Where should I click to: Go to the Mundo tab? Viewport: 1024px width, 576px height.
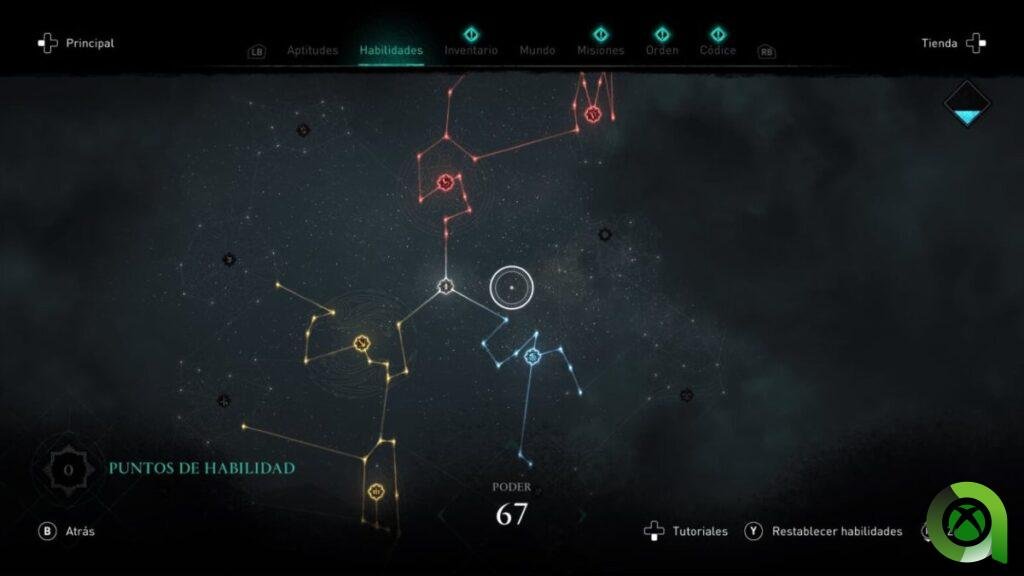(x=537, y=50)
